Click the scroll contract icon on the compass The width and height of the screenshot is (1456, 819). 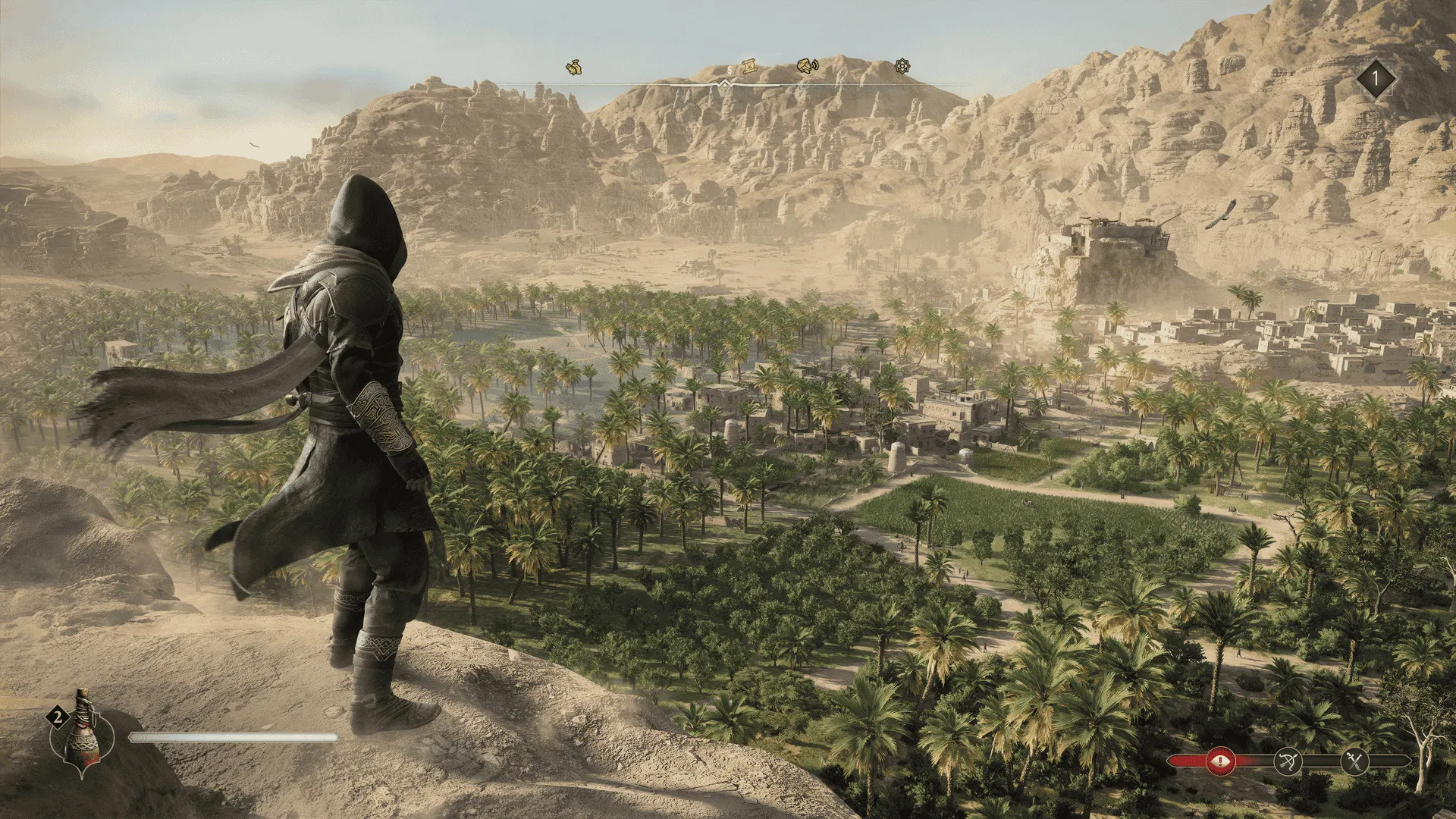click(x=749, y=67)
